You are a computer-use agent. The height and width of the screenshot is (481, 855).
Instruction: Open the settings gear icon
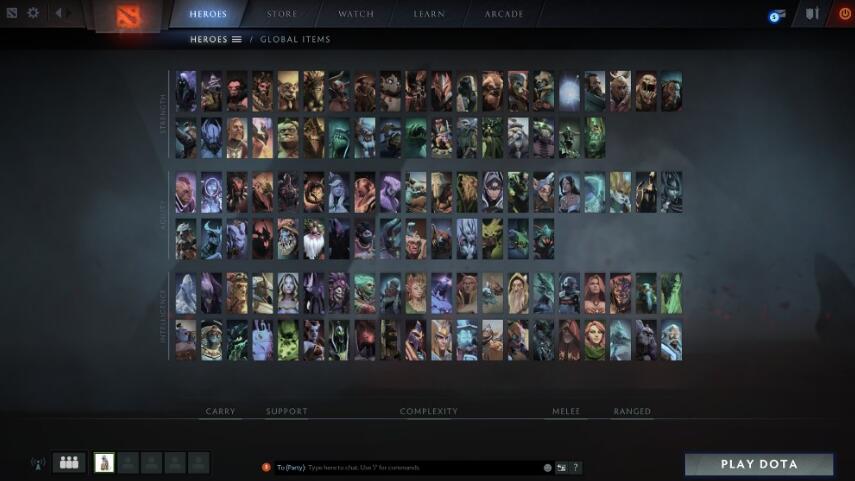tap(33, 13)
